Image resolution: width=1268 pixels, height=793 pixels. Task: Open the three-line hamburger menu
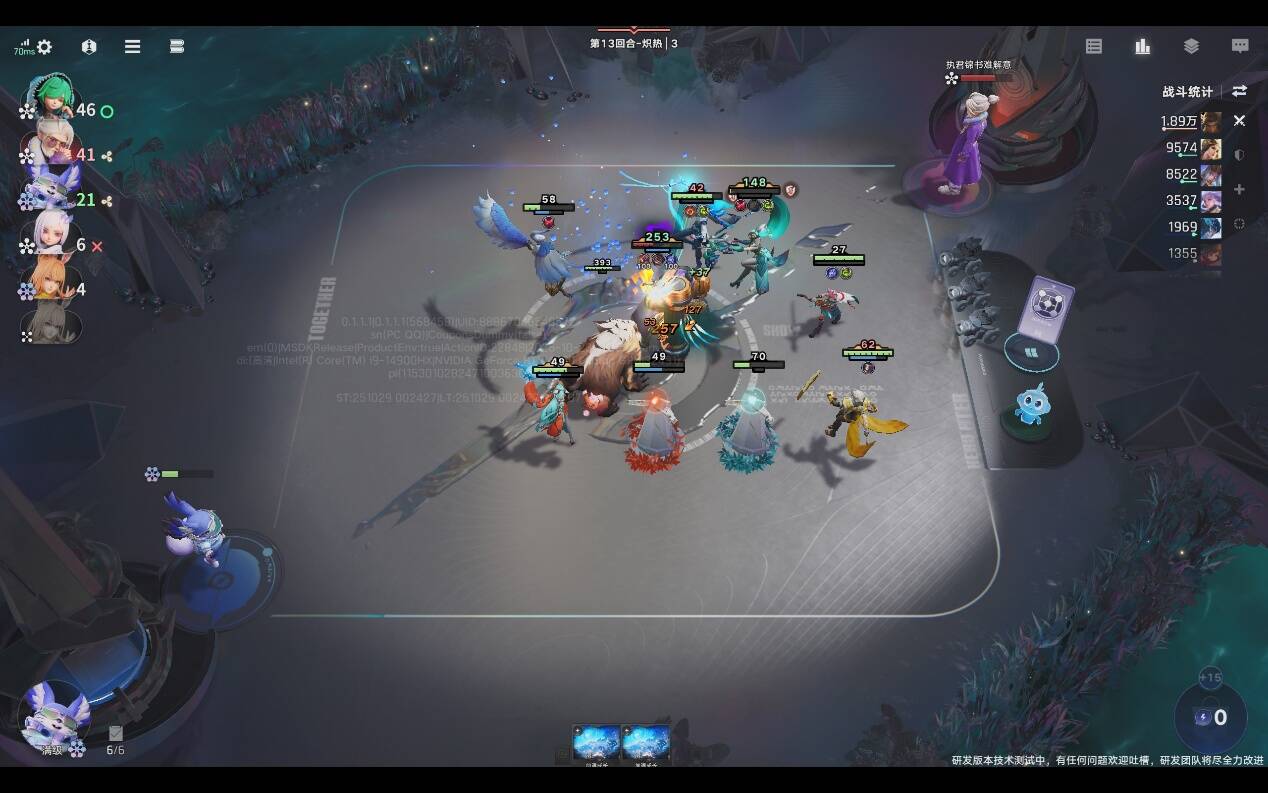click(x=132, y=47)
